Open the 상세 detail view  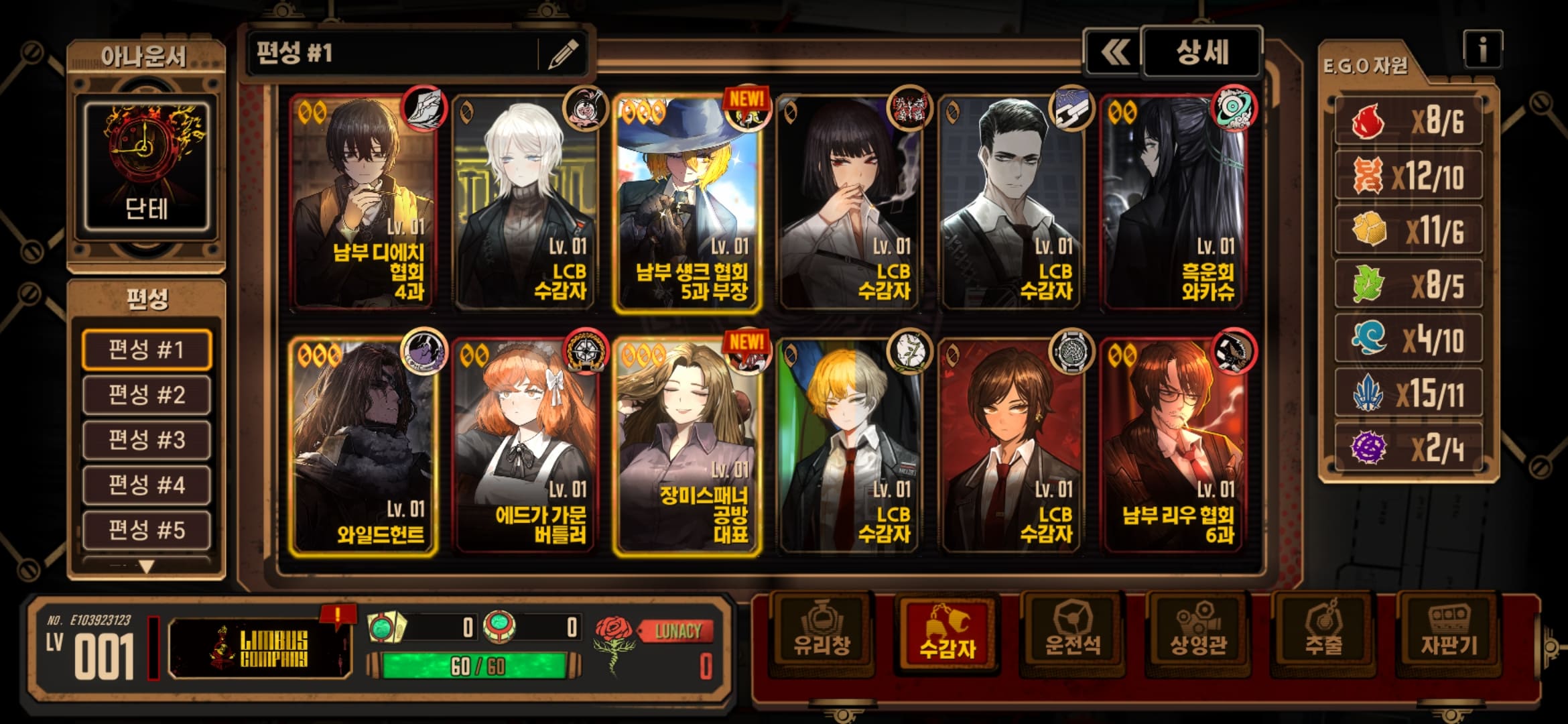(x=1201, y=52)
